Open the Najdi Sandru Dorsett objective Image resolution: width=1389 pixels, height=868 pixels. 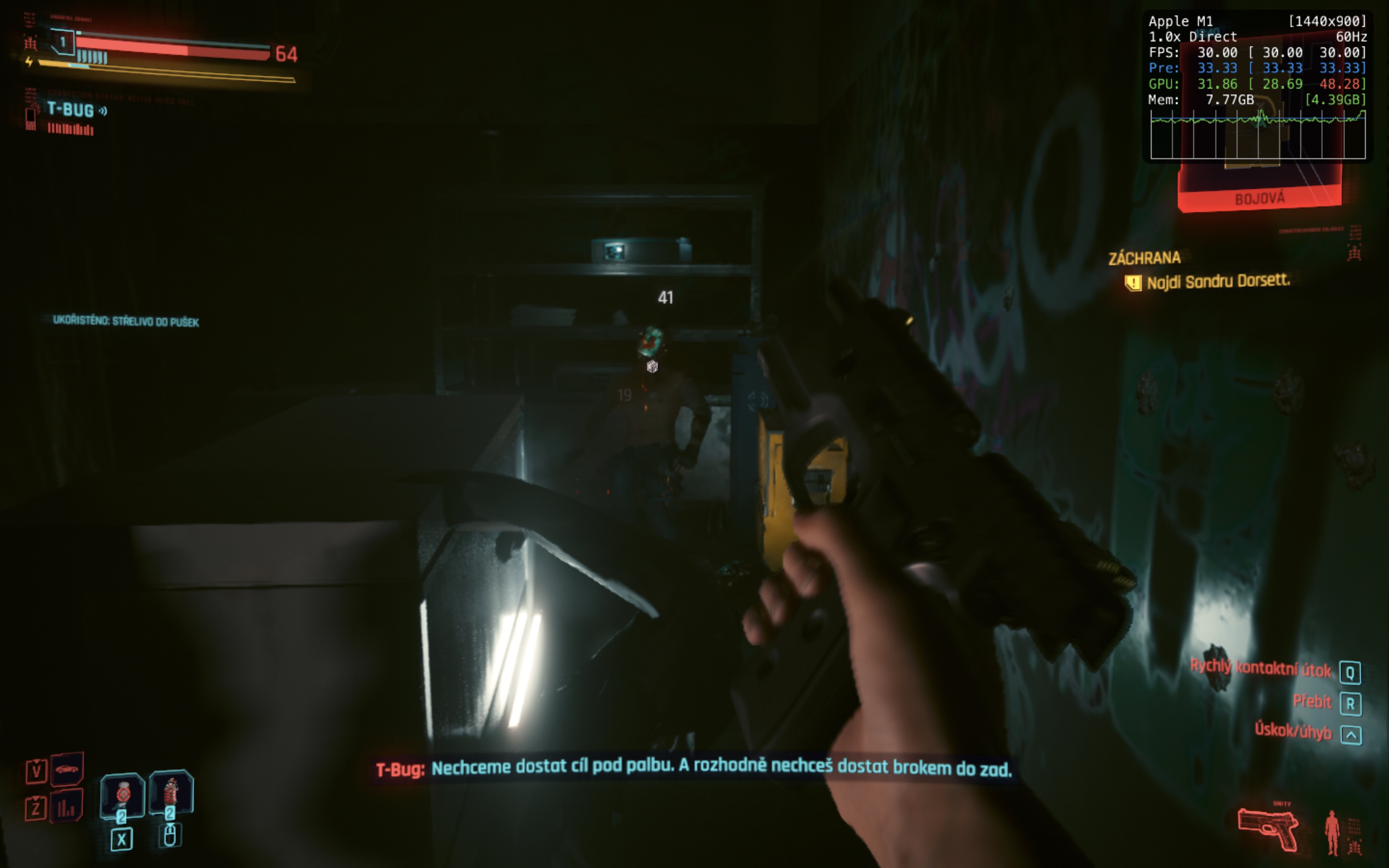[x=1218, y=282]
